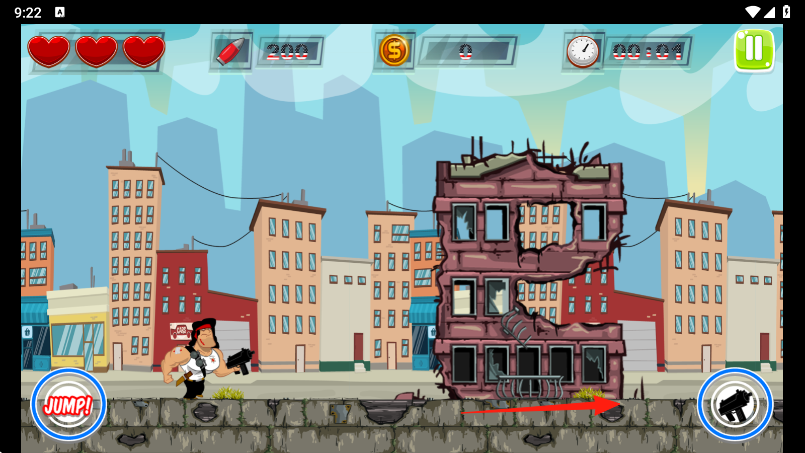
Task: Fire the weapon with the gun button
Action: coord(734,405)
